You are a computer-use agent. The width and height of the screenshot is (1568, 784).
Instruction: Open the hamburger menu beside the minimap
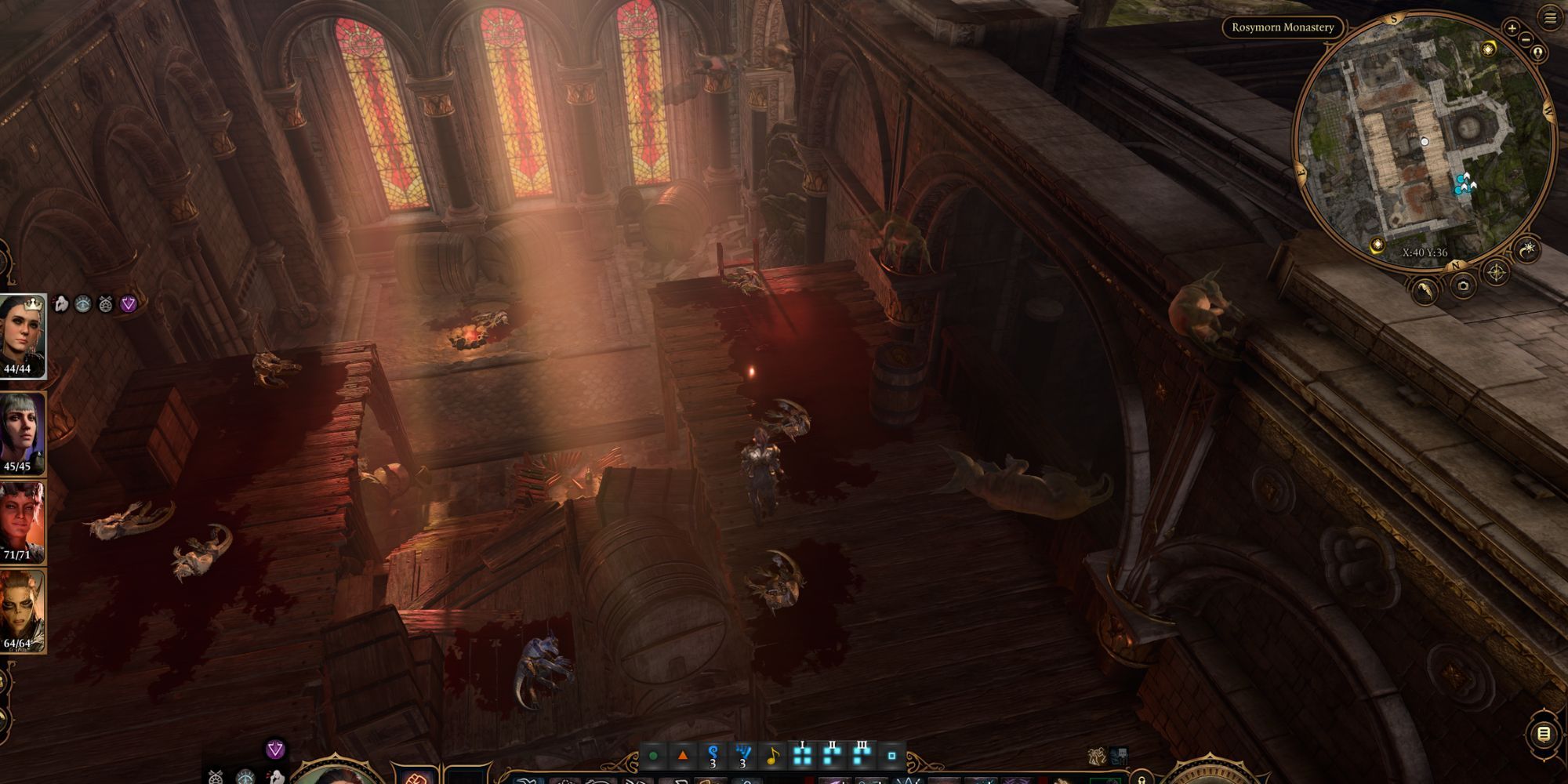pyautogui.click(x=1550, y=18)
